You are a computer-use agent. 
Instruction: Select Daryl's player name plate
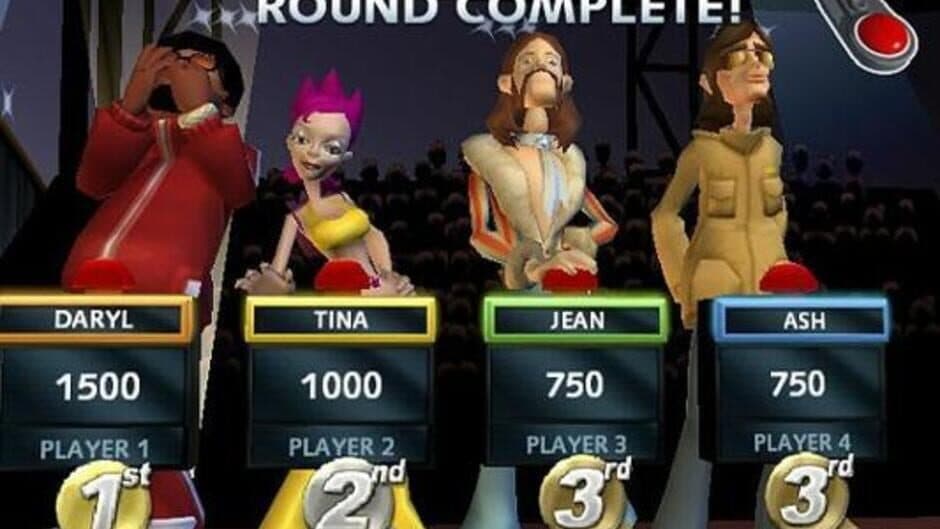pyautogui.click(x=97, y=320)
